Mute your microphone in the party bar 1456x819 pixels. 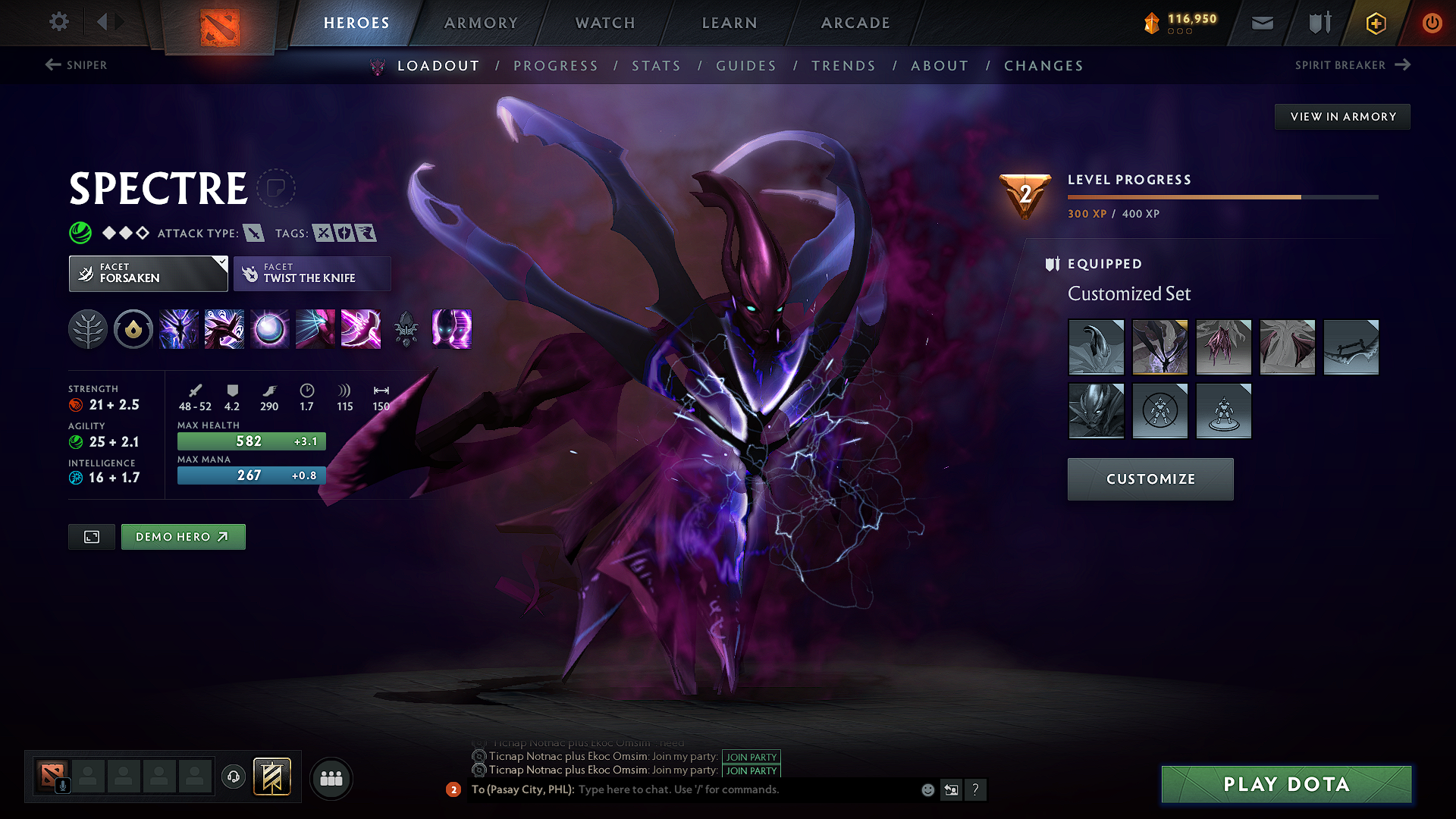(61, 784)
